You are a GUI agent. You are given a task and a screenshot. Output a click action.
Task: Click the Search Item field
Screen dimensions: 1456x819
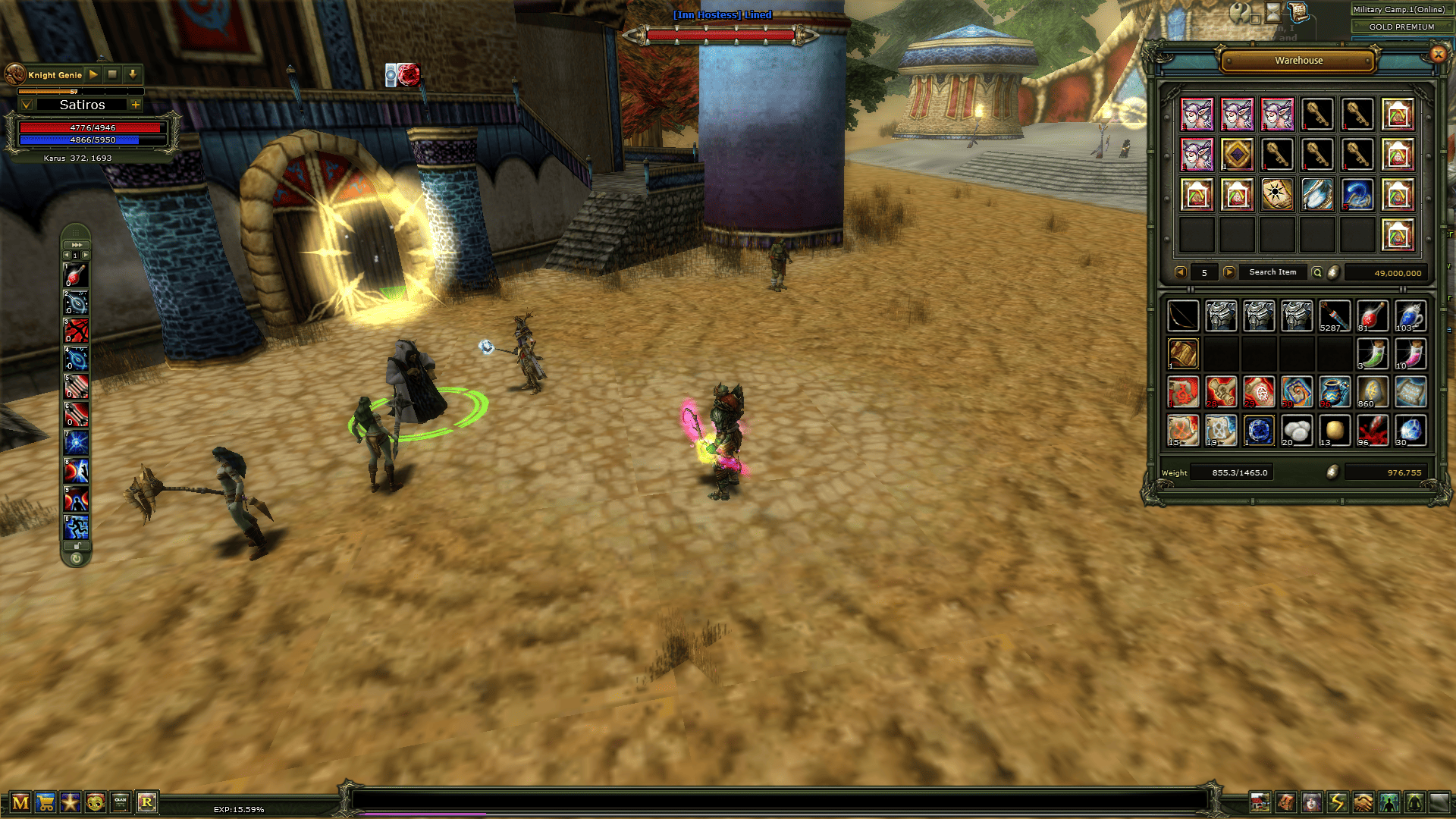1272,272
